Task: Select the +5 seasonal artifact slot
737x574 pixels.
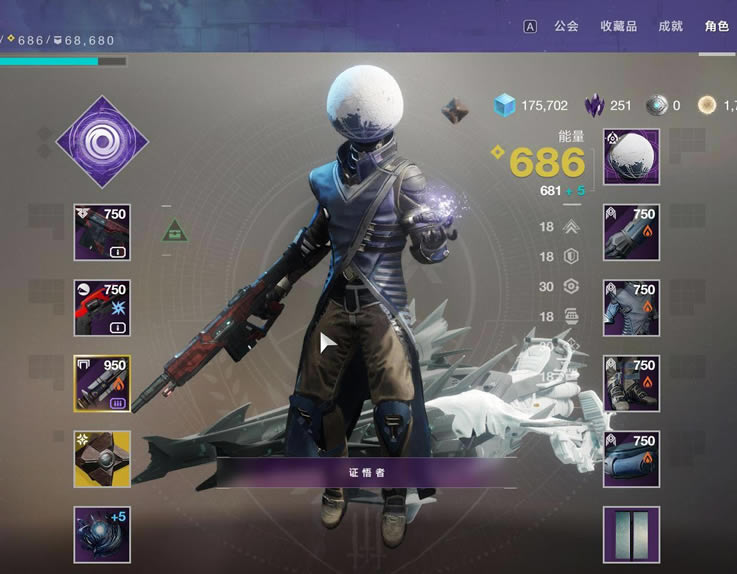Action: click(102, 534)
